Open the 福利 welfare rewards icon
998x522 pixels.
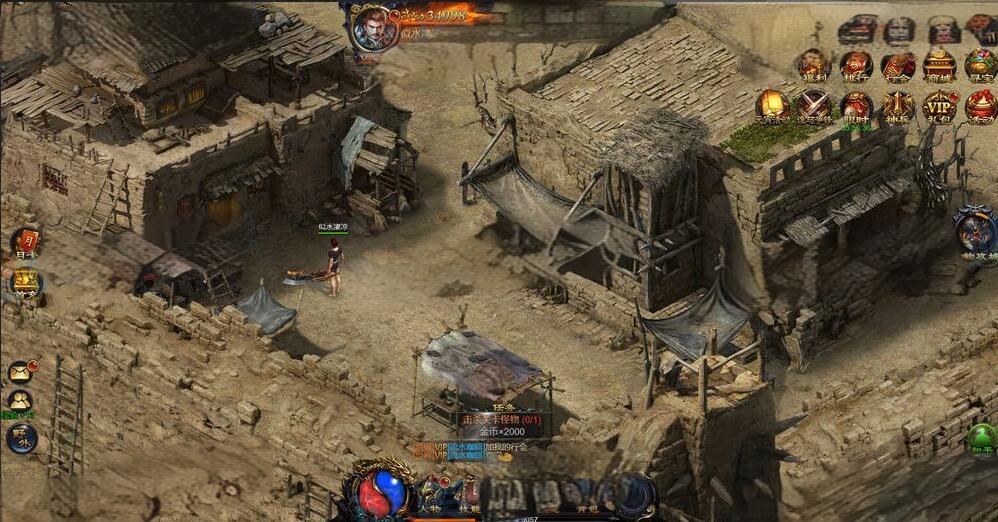pyautogui.click(x=813, y=65)
